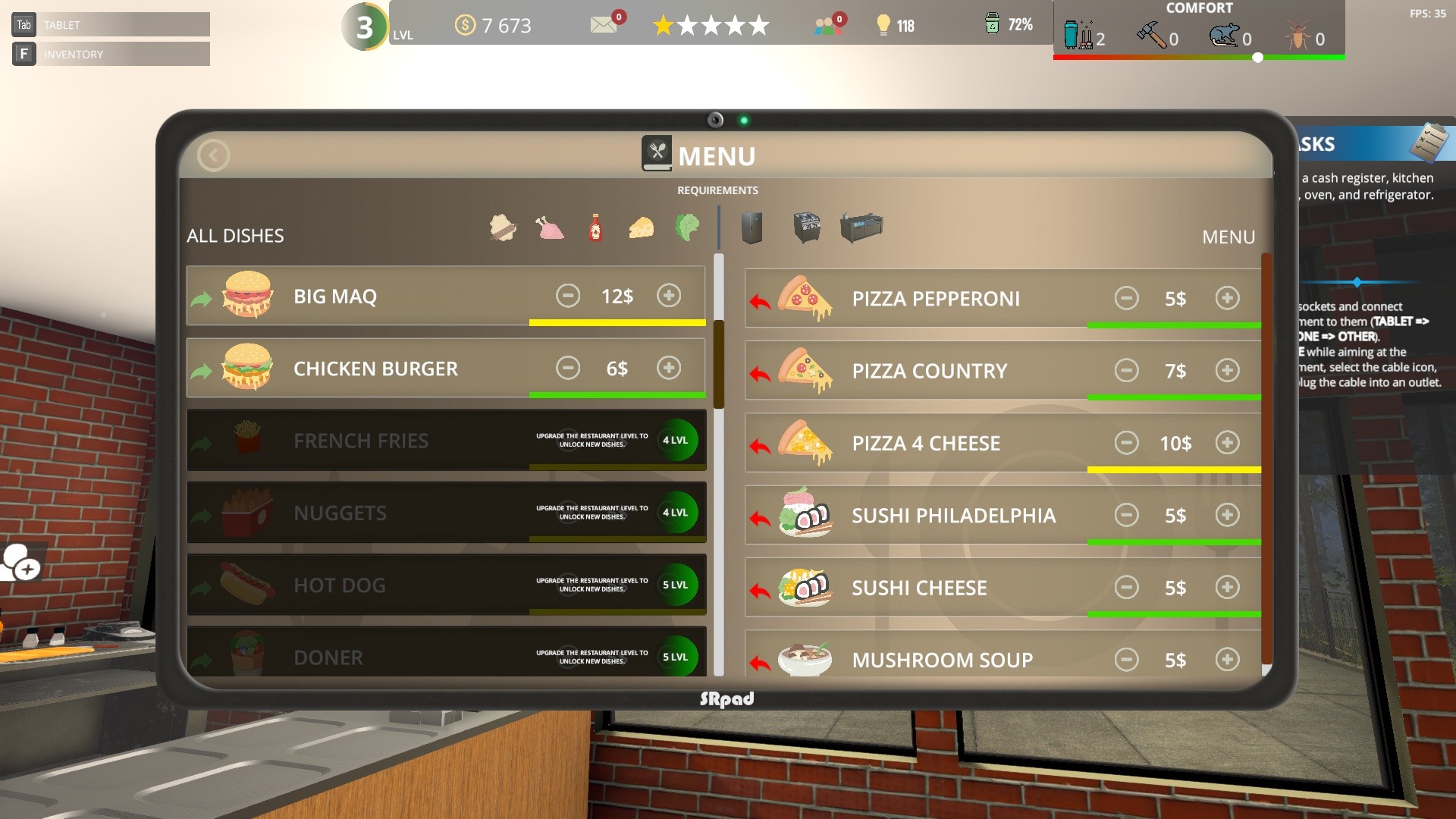Filter dishes by cheese ingredient
Viewport: 1456px width, 819px height.
tap(641, 227)
